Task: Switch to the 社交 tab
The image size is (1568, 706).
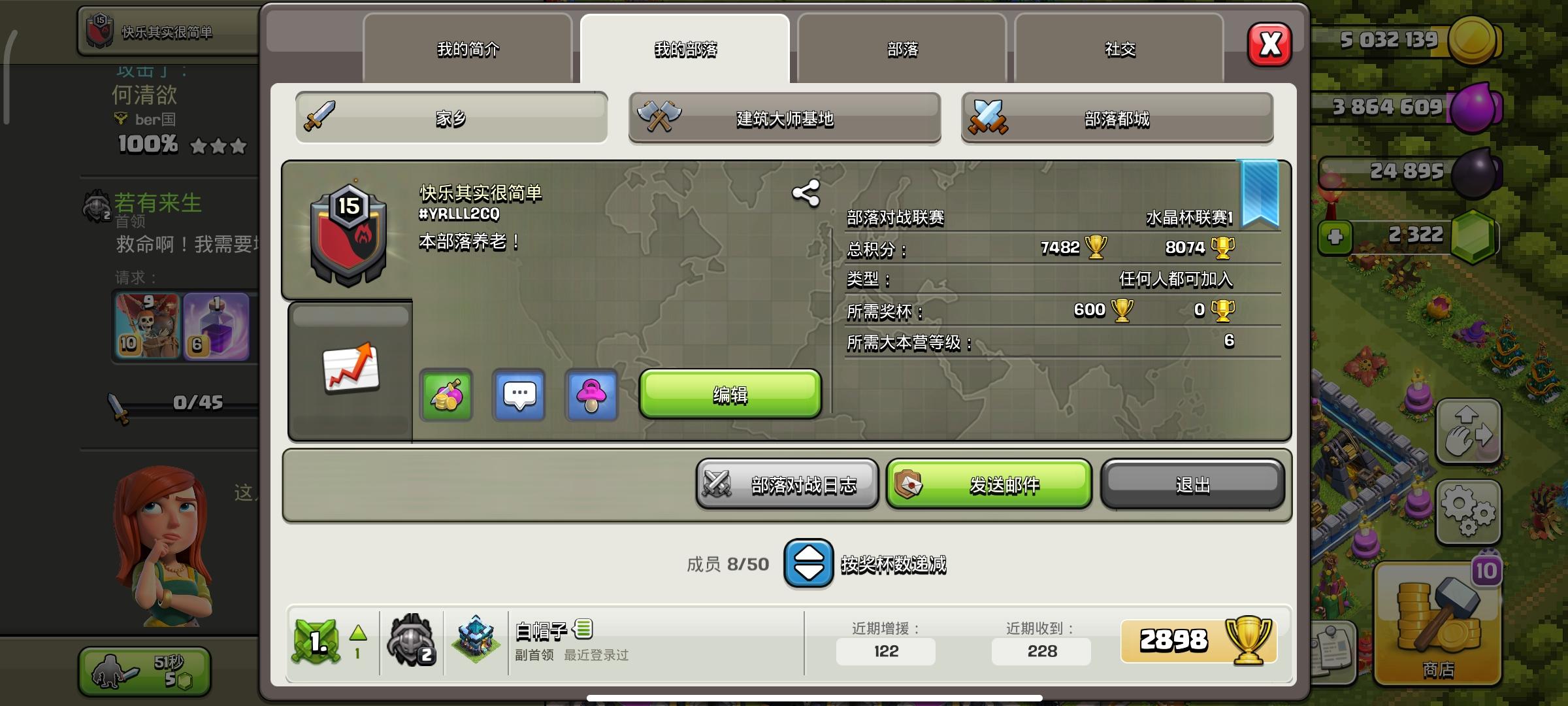Action: (x=1119, y=49)
